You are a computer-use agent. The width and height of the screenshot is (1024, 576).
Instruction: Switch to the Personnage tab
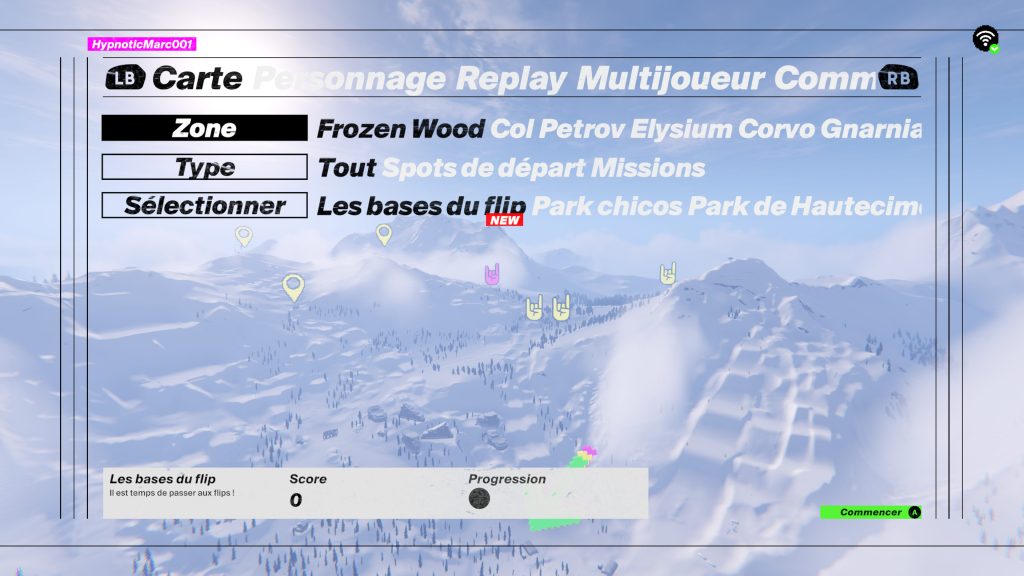pyautogui.click(x=350, y=78)
